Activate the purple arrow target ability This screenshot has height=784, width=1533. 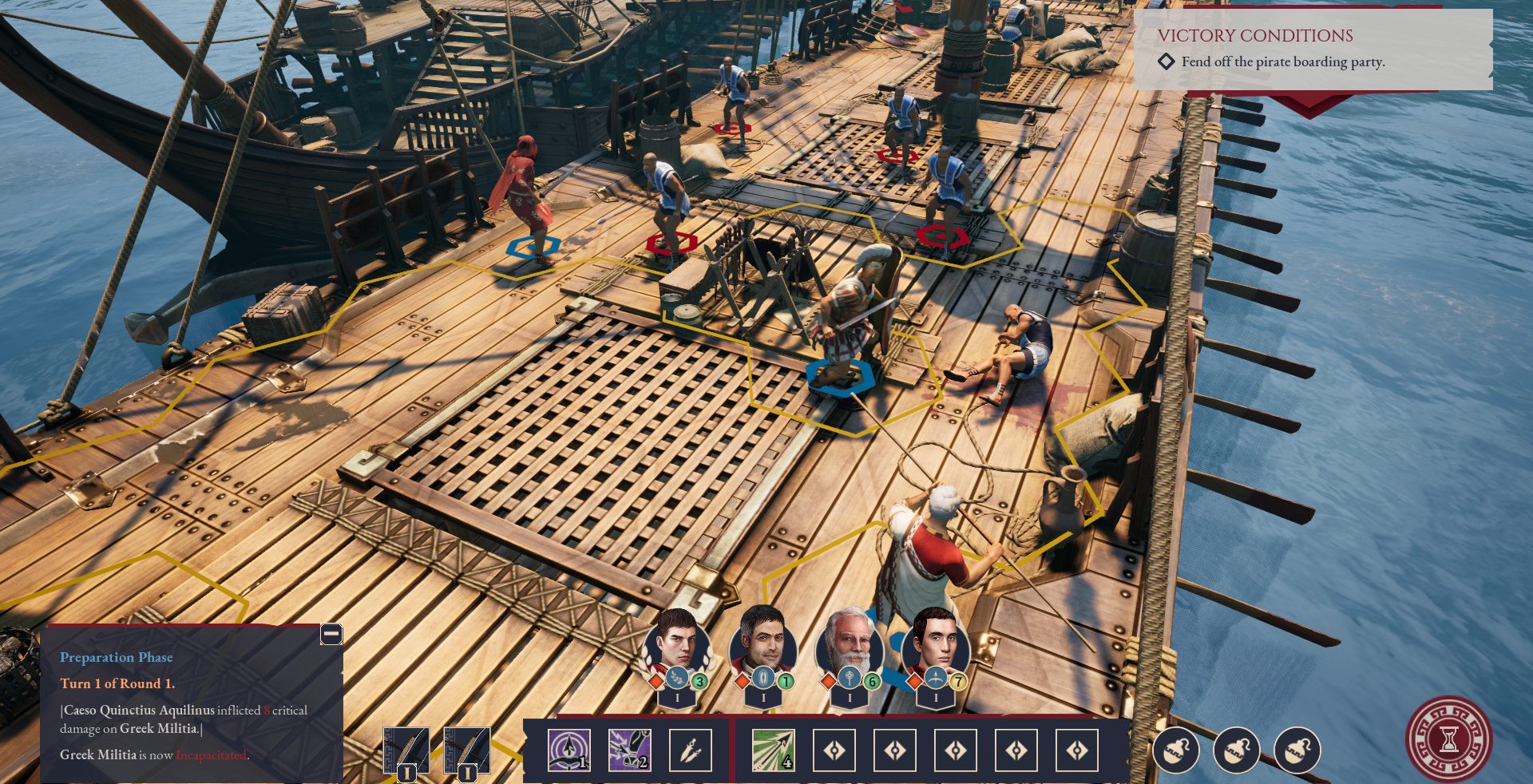pos(569,750)
